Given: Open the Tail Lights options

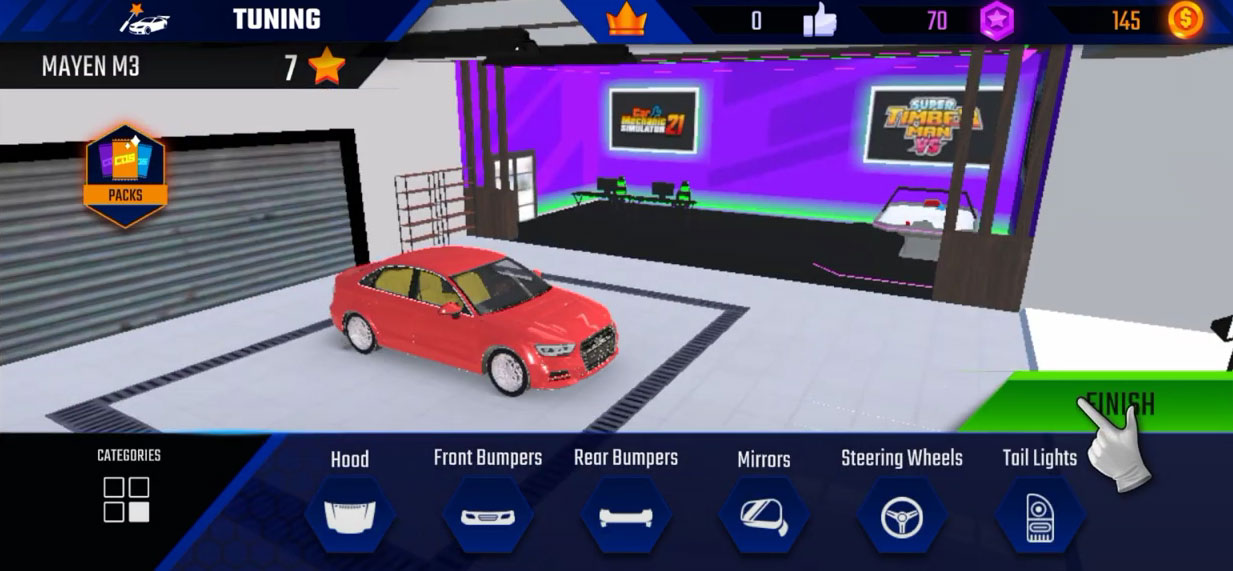Looking at the screenshot, I should (1040, 515).
